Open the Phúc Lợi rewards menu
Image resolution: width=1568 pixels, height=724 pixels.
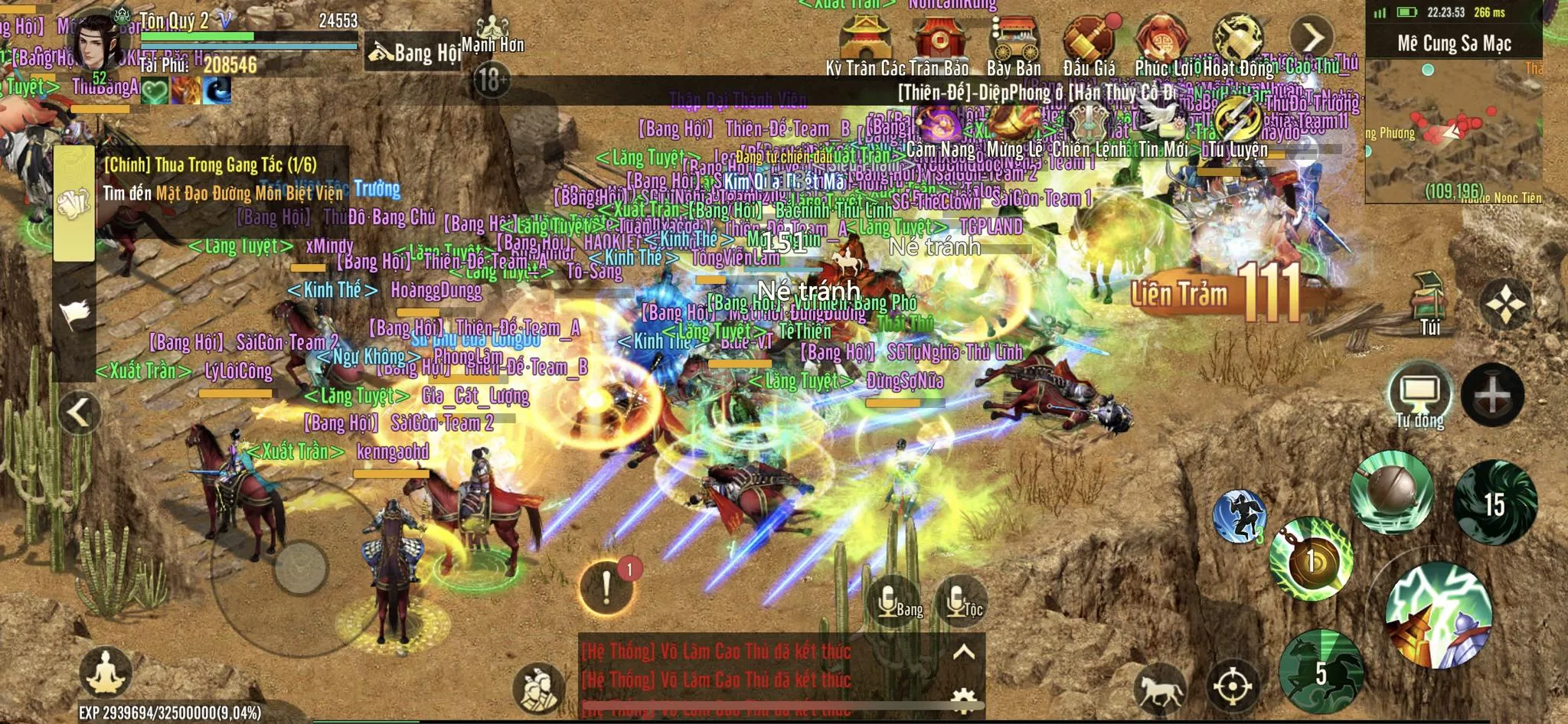1161,38
